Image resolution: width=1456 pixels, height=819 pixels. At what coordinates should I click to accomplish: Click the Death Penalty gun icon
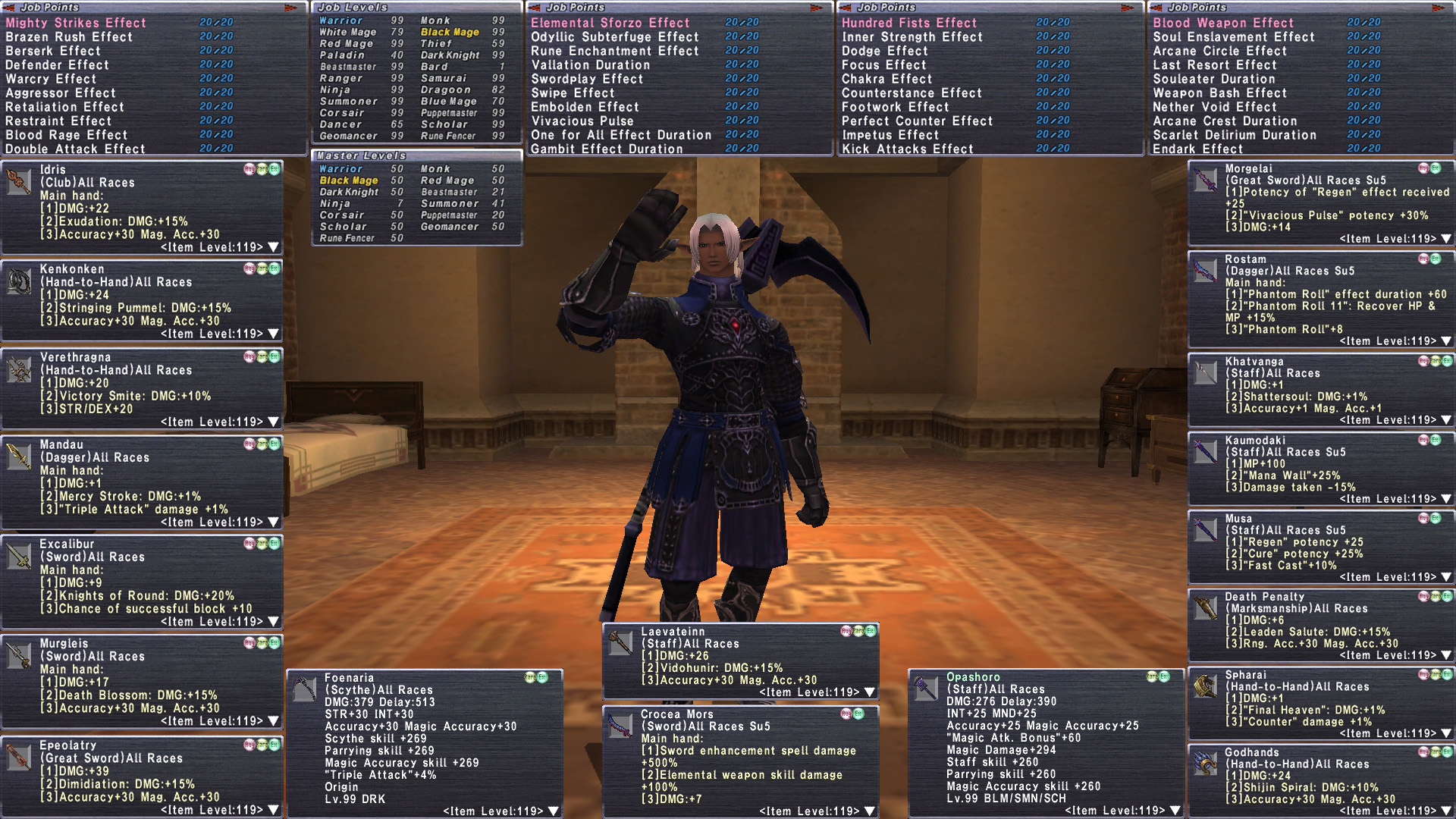tap(1205, 608)
